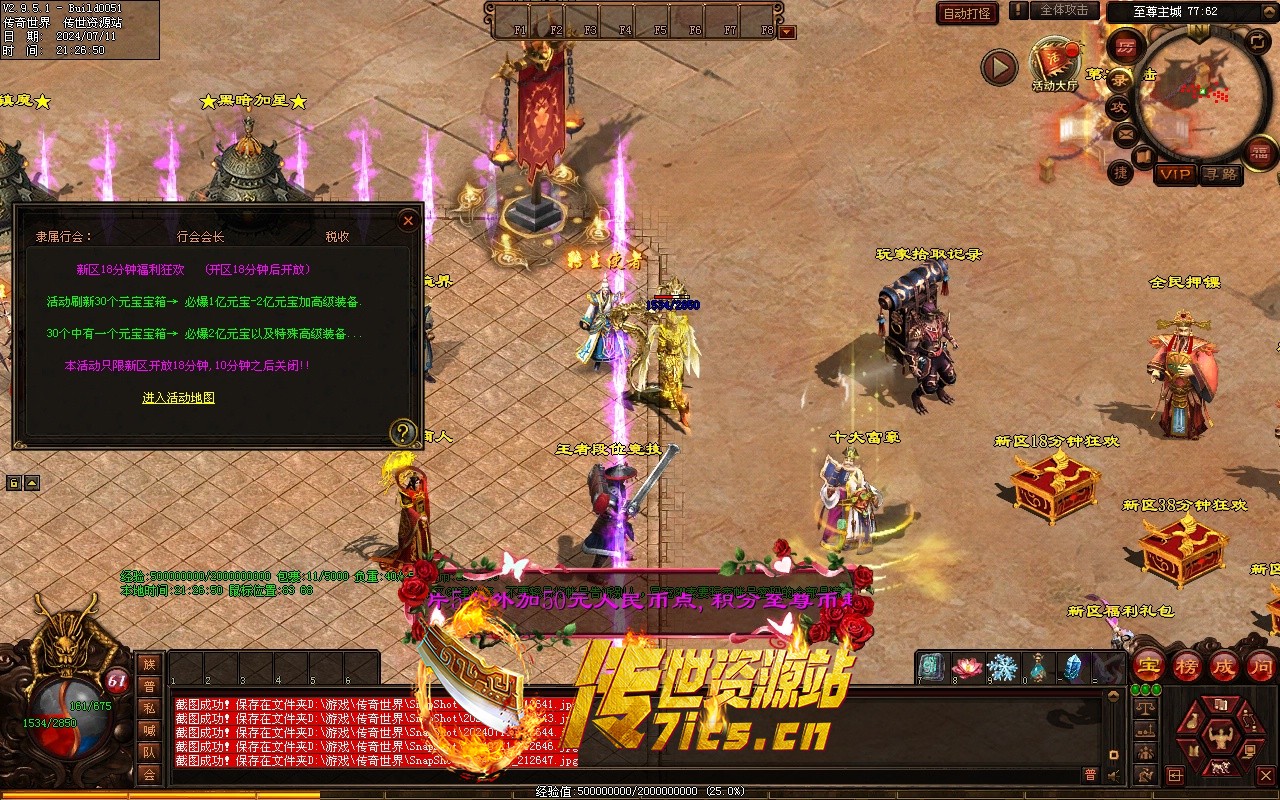Open the 活动大厅 event hall icon
Image resolution: width=1280 pixels, height=800 pixels.
click(1056, 63)
